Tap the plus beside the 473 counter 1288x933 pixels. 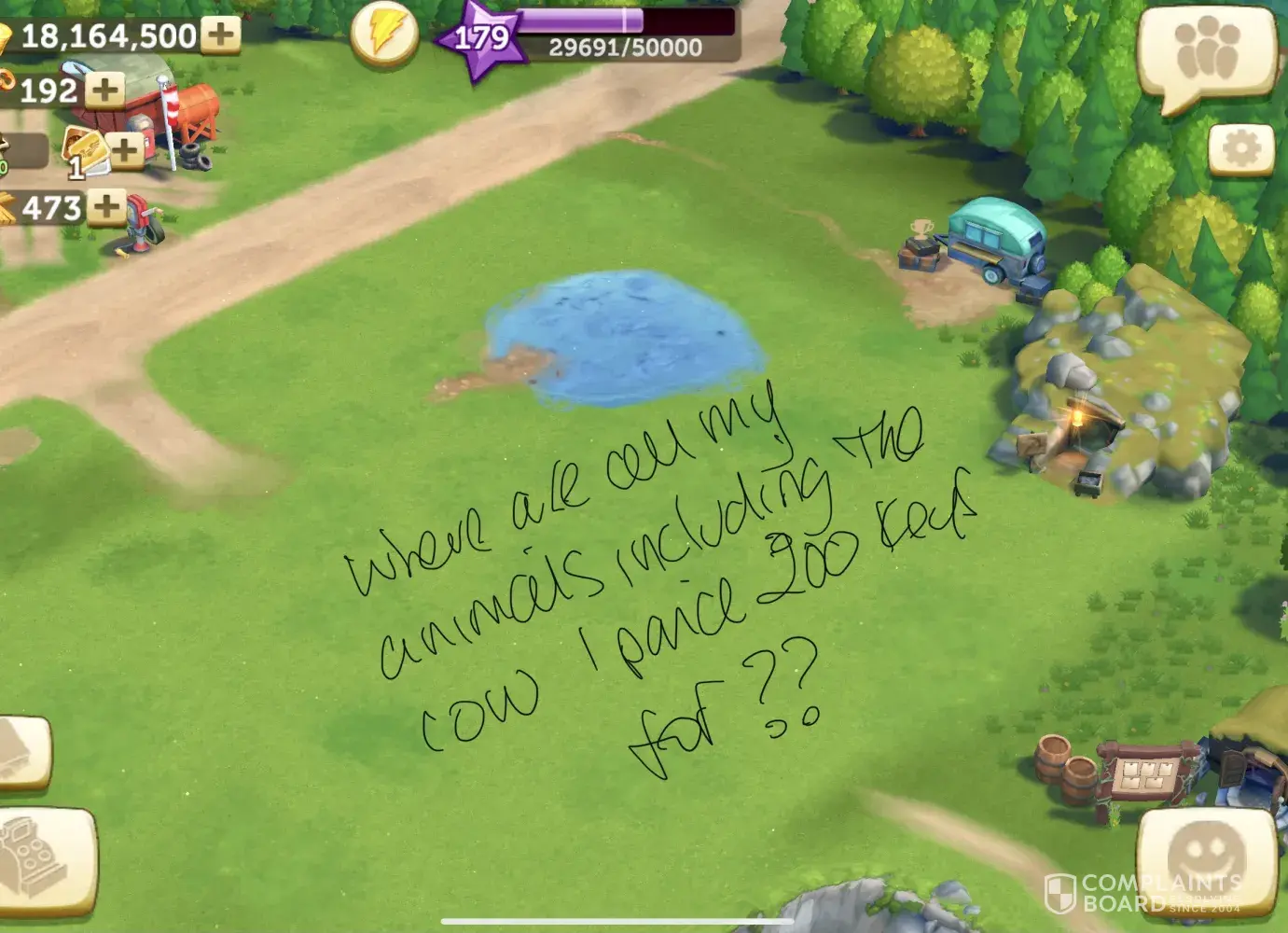click(107, 206)
